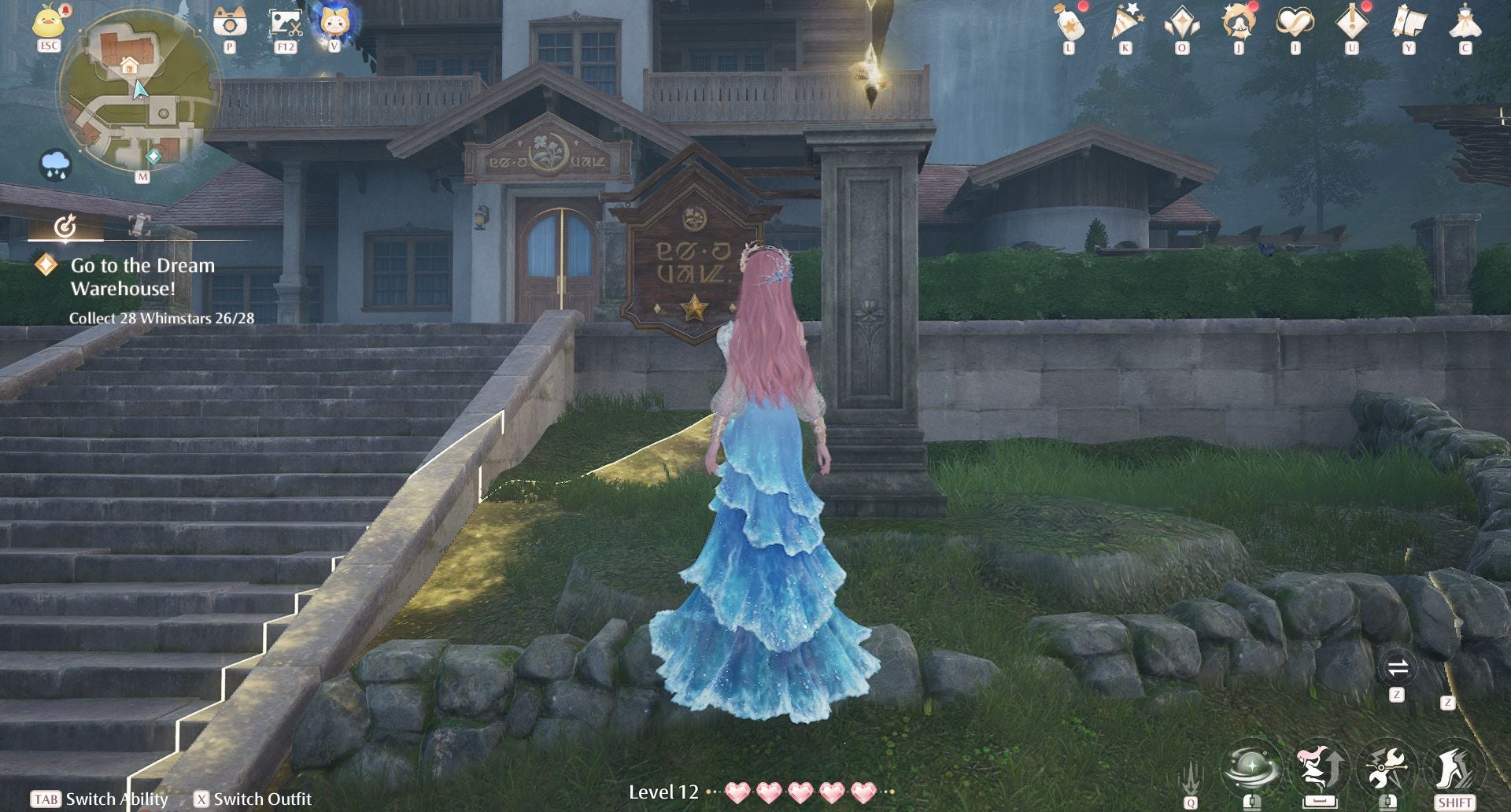
Task: Open the cat-shaped camera photo mode
Action: click(x=229, y=23)
